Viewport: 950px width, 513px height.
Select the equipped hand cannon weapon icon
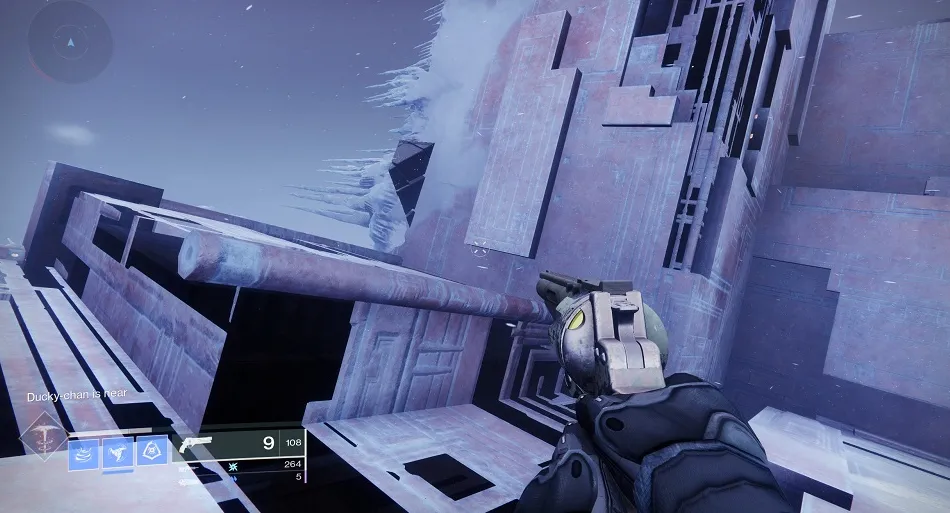coord(193,443)
